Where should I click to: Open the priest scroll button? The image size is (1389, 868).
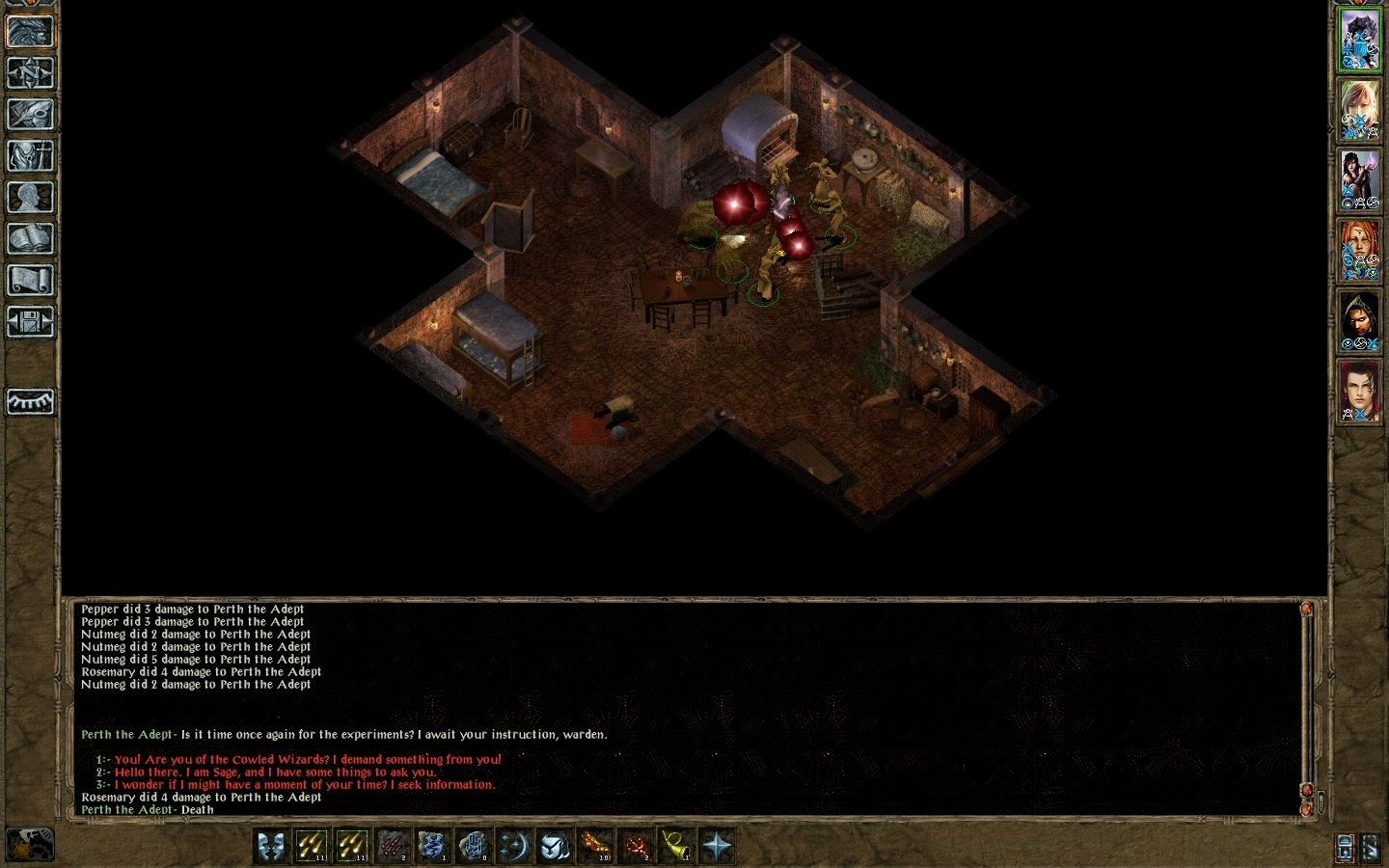[x=30, y=280]
